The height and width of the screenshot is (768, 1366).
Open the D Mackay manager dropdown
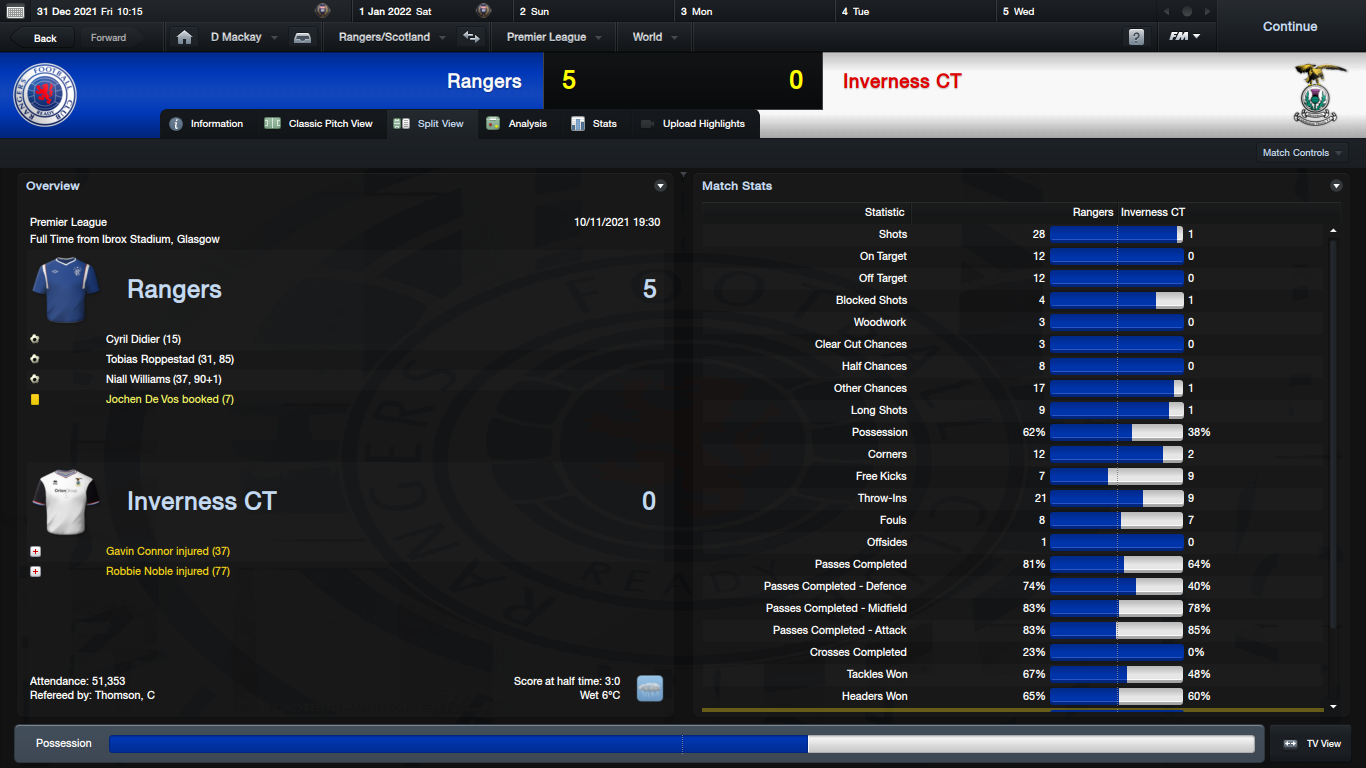[x=243, y=37]
